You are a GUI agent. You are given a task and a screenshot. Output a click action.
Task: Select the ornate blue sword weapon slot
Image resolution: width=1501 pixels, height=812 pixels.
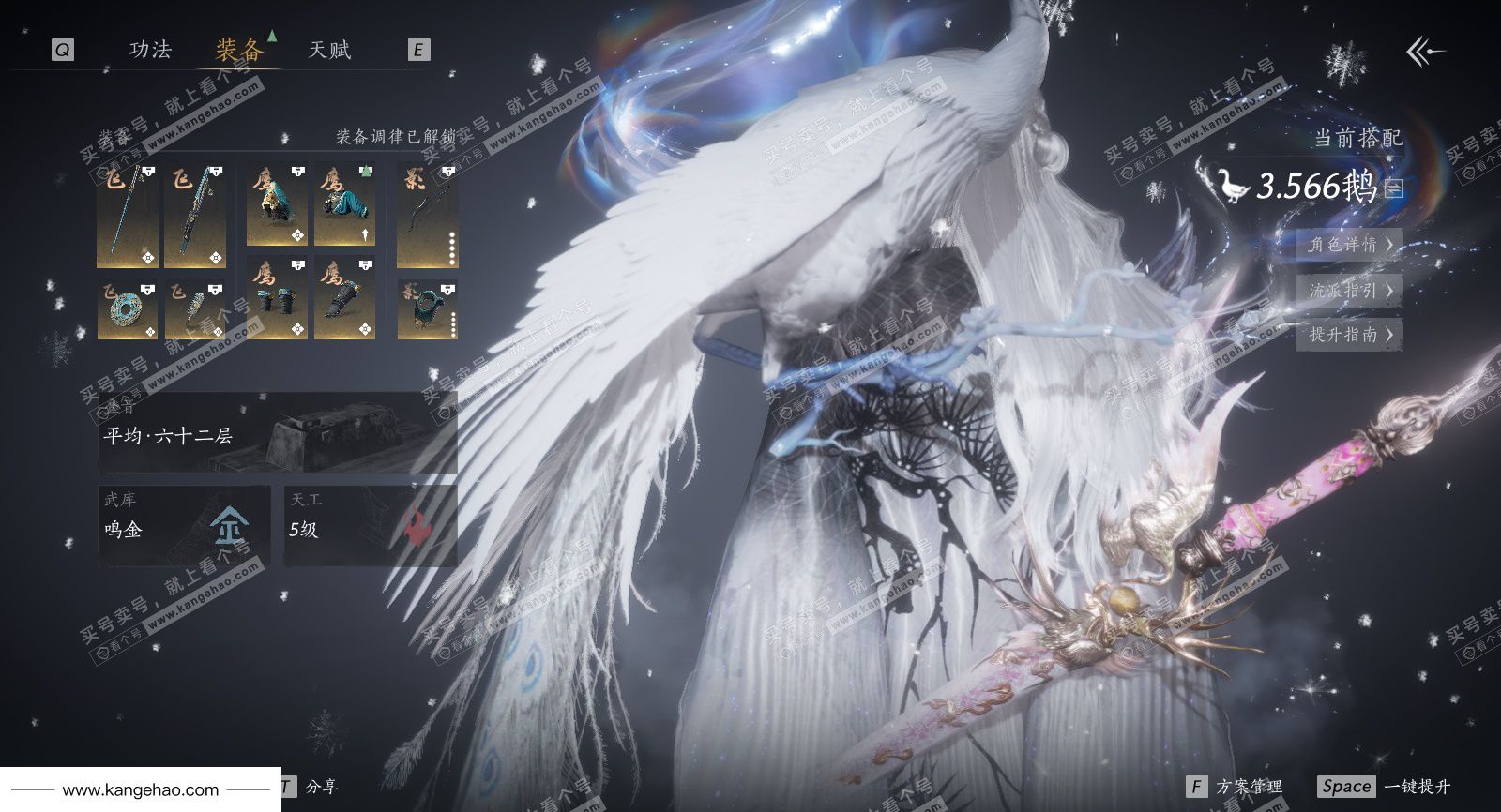(195, 217)
